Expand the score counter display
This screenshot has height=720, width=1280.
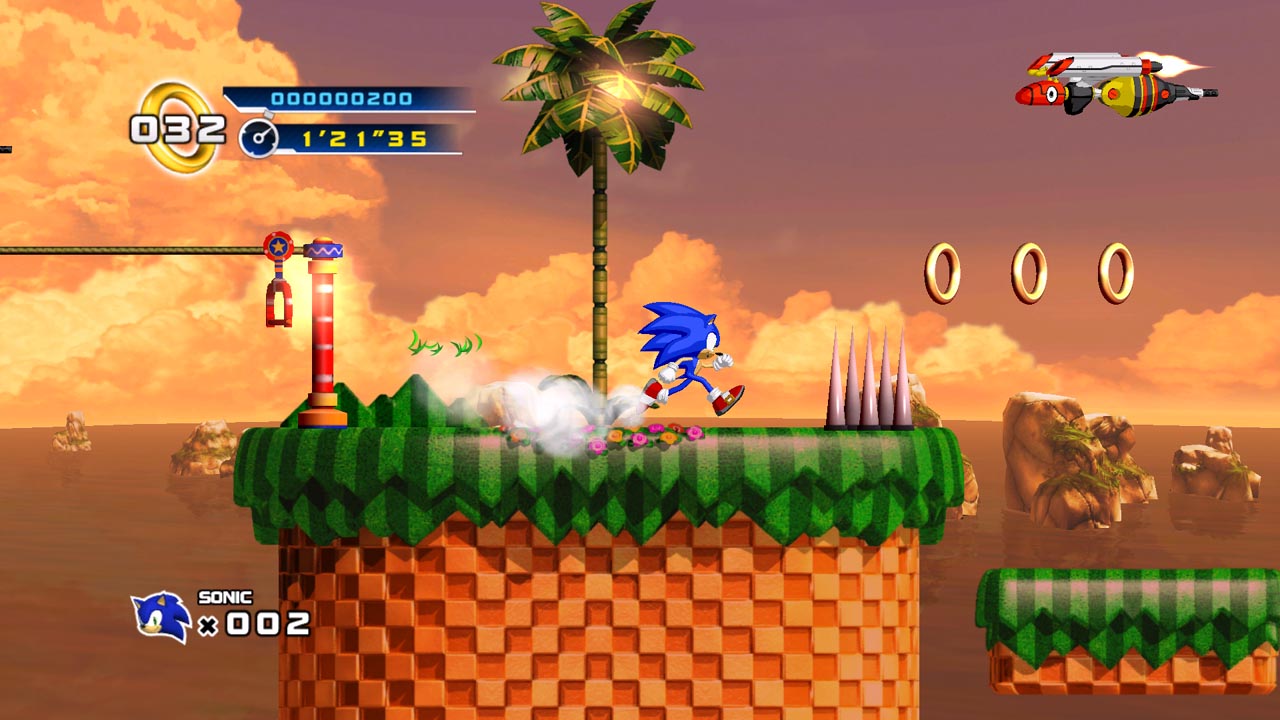(x=340, y=99)
